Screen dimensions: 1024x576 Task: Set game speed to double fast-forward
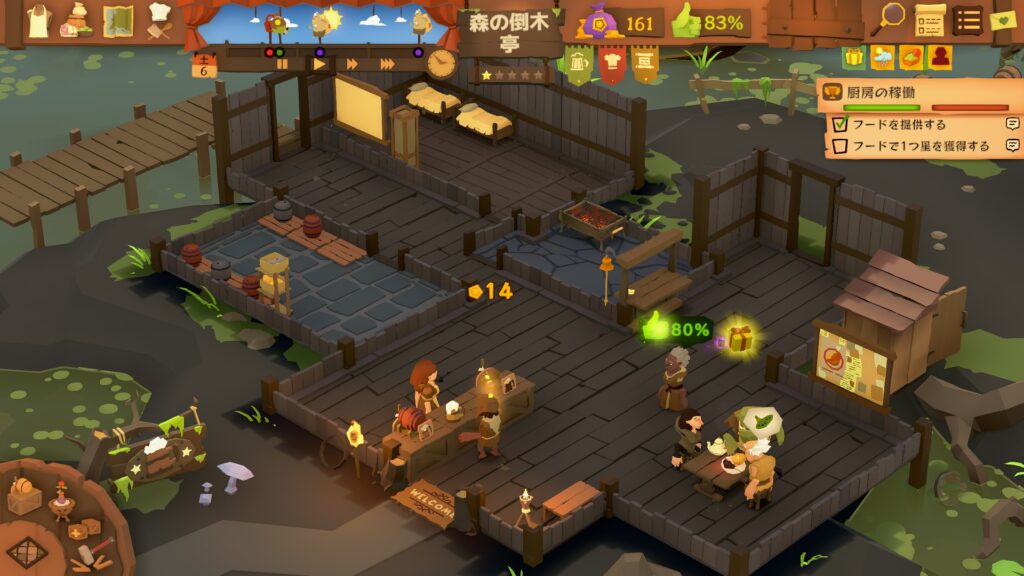pos(352,63)
